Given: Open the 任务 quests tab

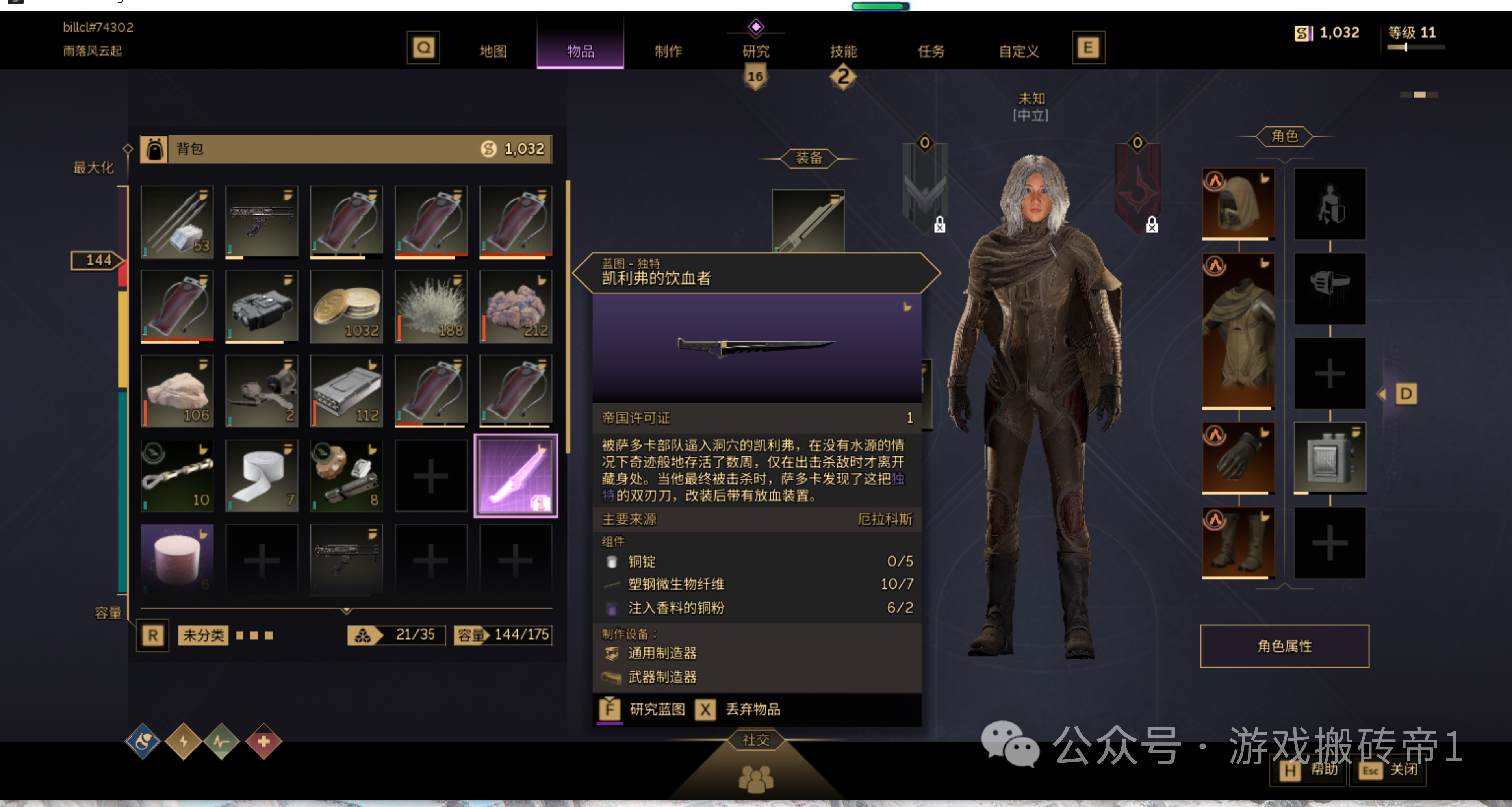Looking at the screenshot, I should pos(931,51).
